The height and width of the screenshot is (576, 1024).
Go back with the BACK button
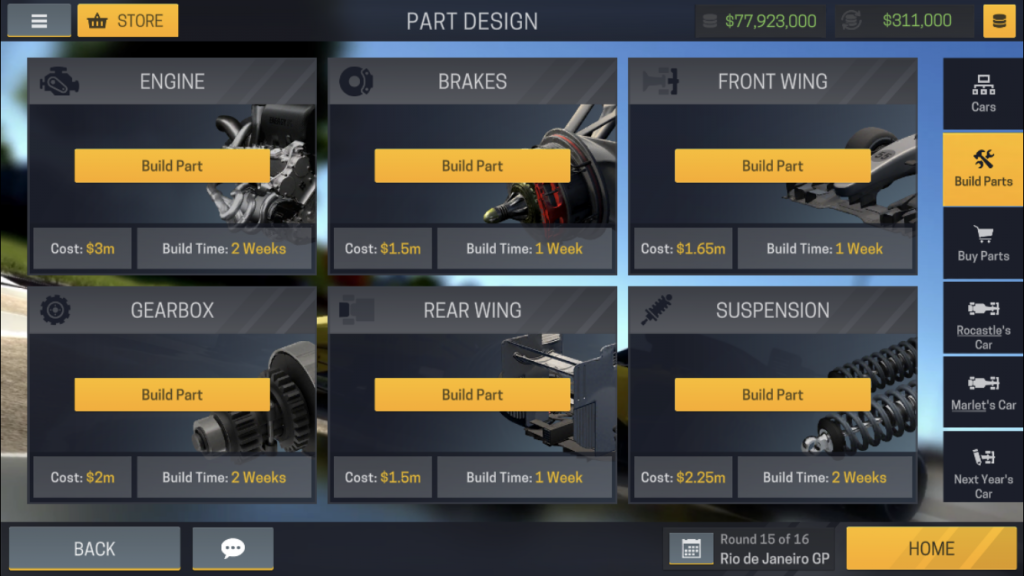click(x=95, y=548)
